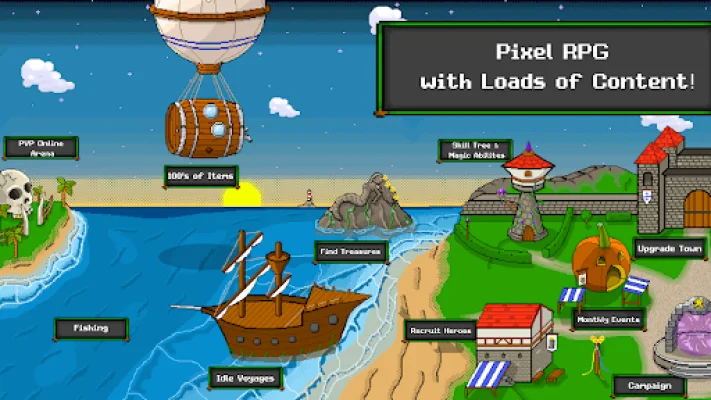Screen dimensions: 711x400
Task: Open the Recruit Heroes label
Action: pyautogui.click(x=440, y=330)
